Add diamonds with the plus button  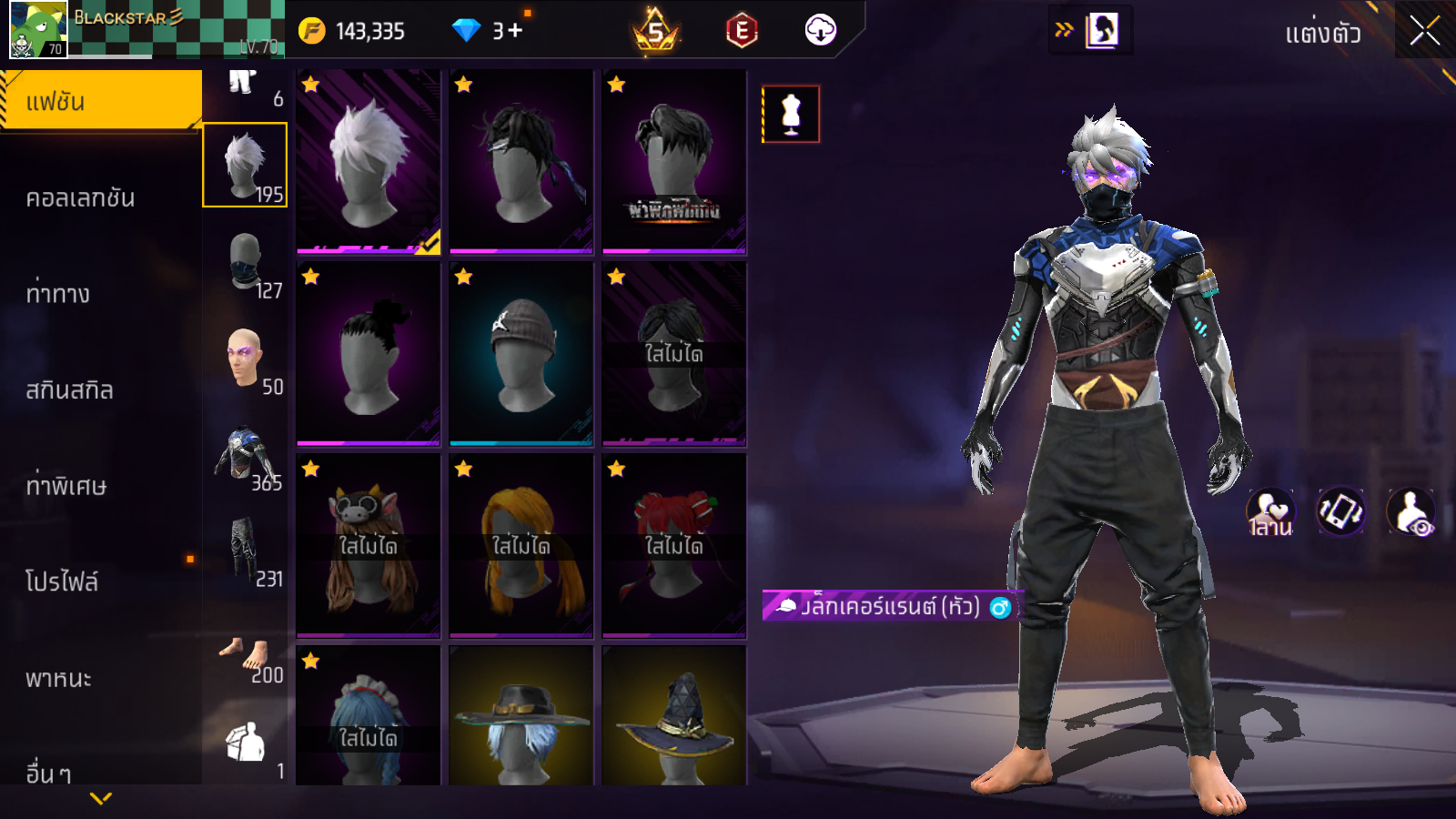tap(516, 31)
